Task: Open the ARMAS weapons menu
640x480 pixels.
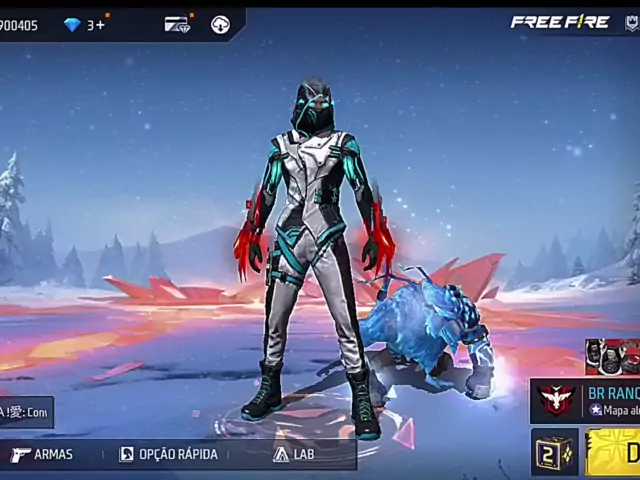Action: coord(42,454)
